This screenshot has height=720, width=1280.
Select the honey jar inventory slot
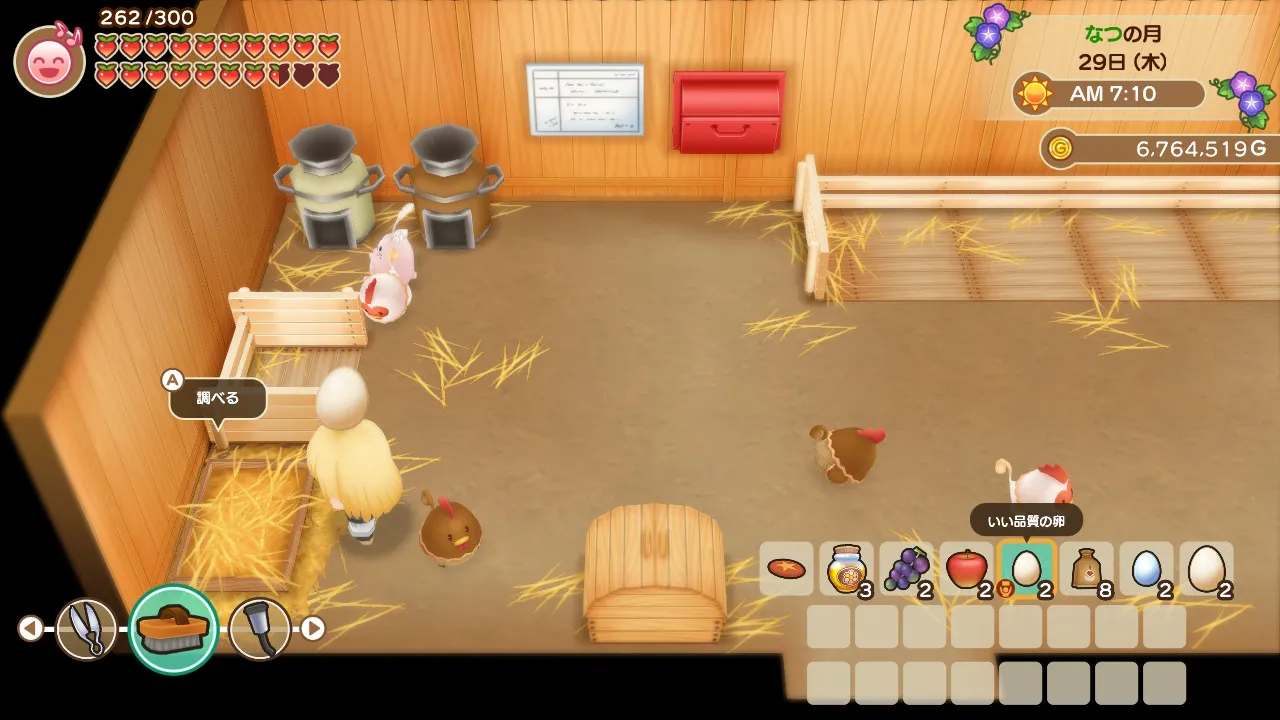point(846,569)
